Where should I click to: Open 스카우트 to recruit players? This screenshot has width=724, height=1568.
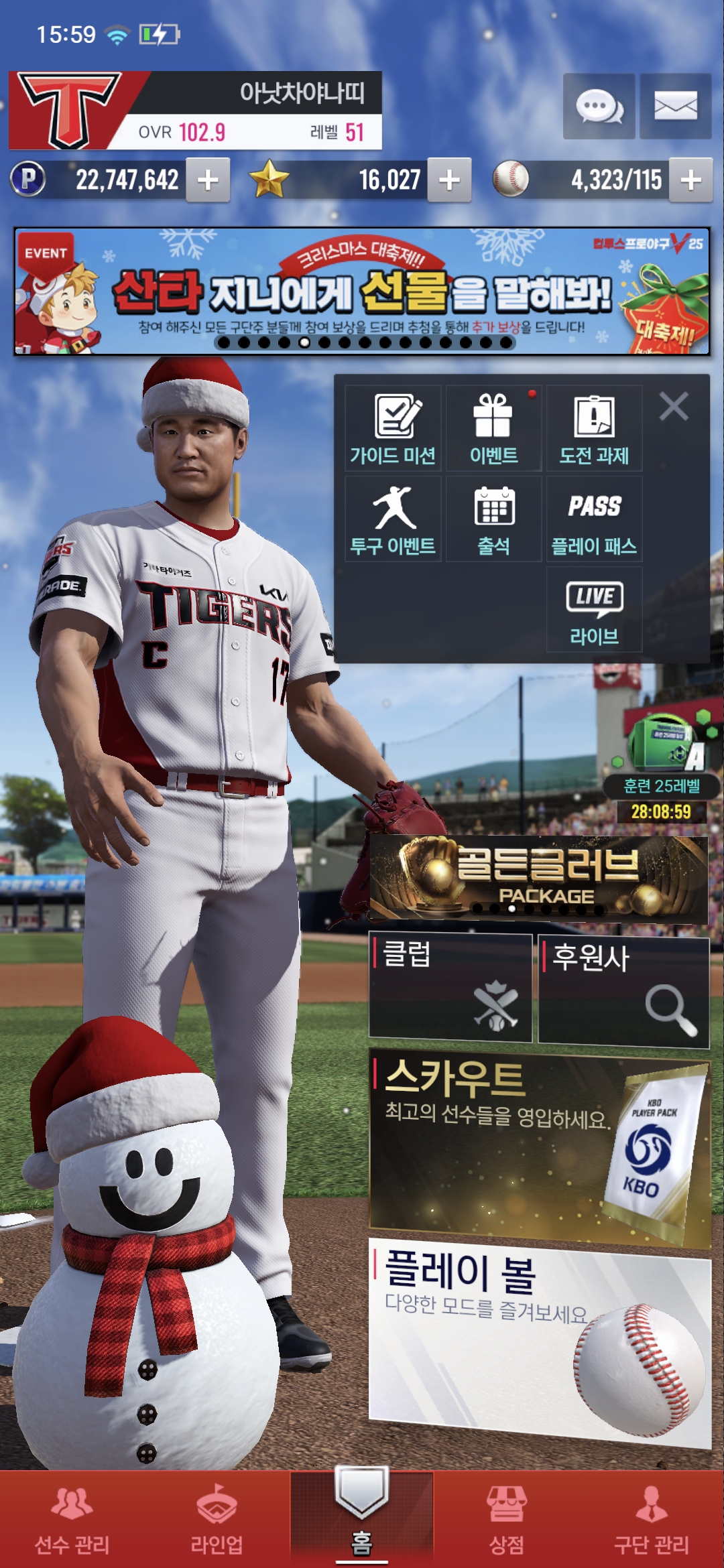(540, 1146)
